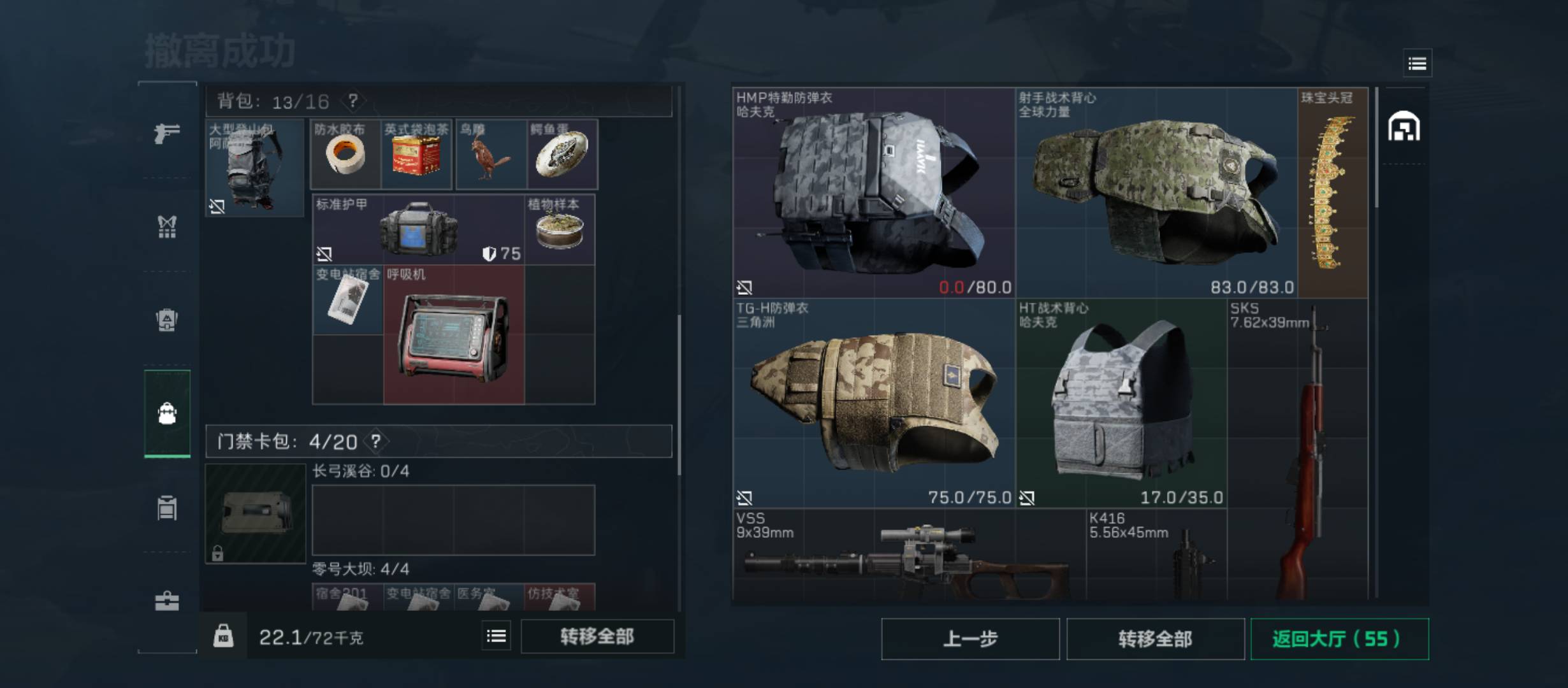Image resolution: width=1568 pixels, height=688 pixels.
Task: Open the container category icon below the backpack
Action: pyautogui.click(x=167, y=506)
